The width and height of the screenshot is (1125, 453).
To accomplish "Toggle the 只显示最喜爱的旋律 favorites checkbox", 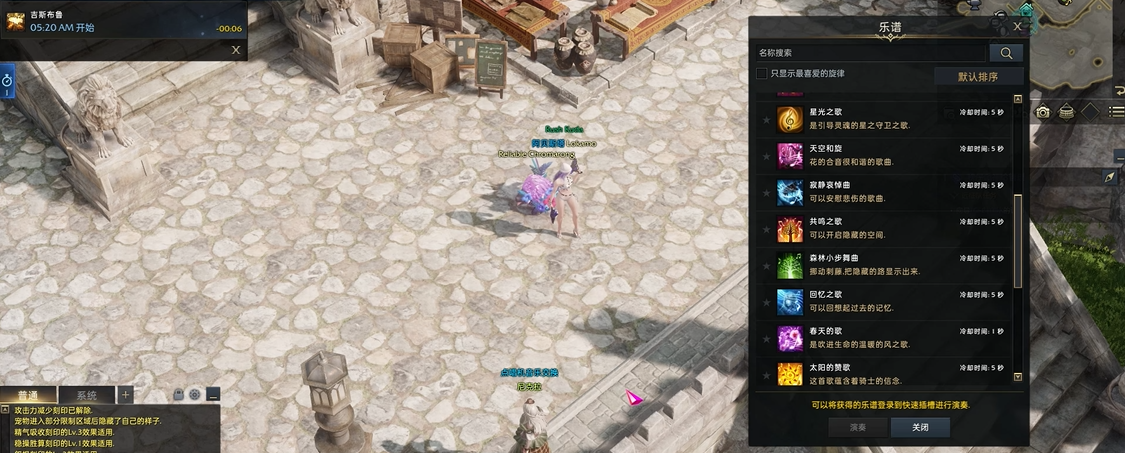I will point(762,74).
